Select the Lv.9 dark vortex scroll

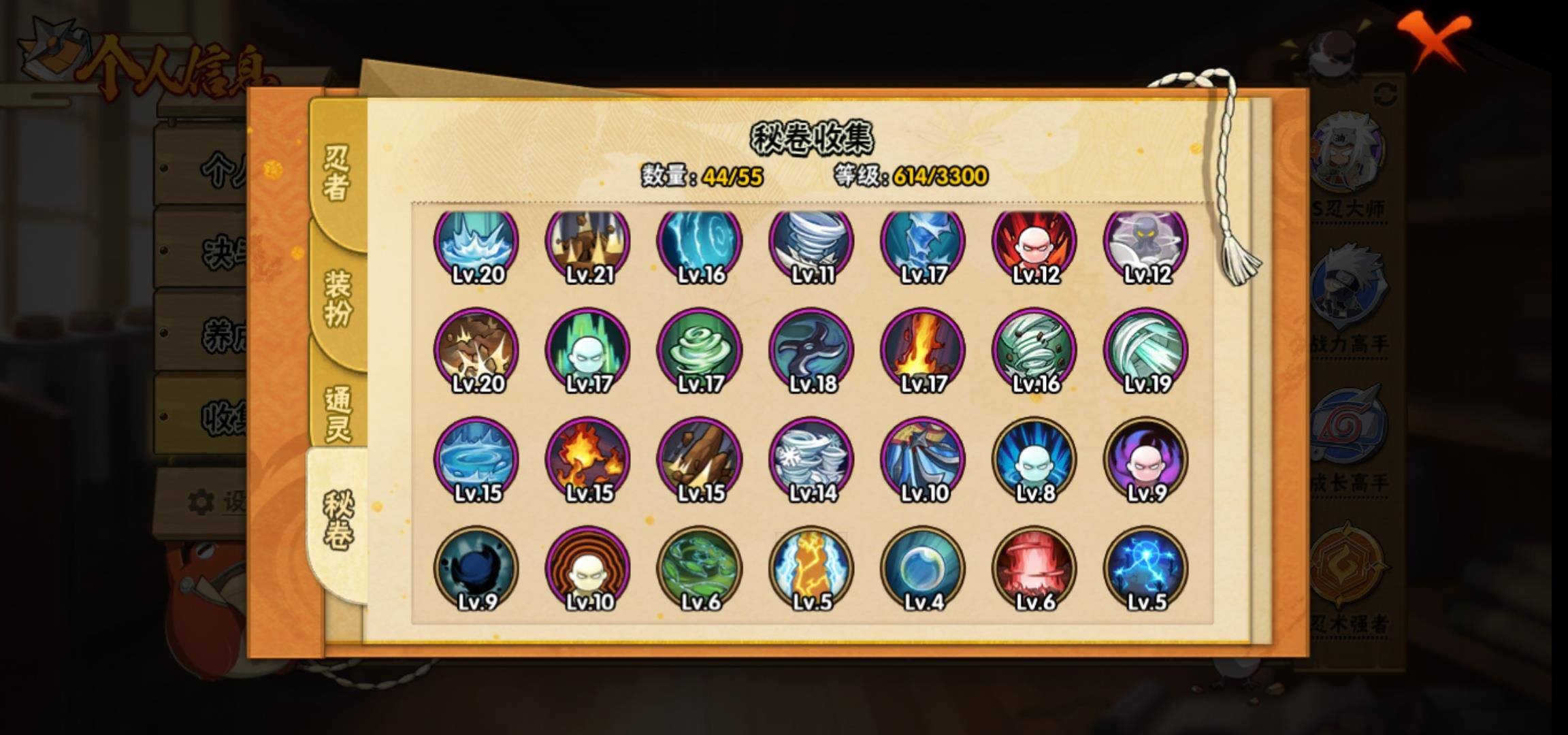[x=476, y=570]
